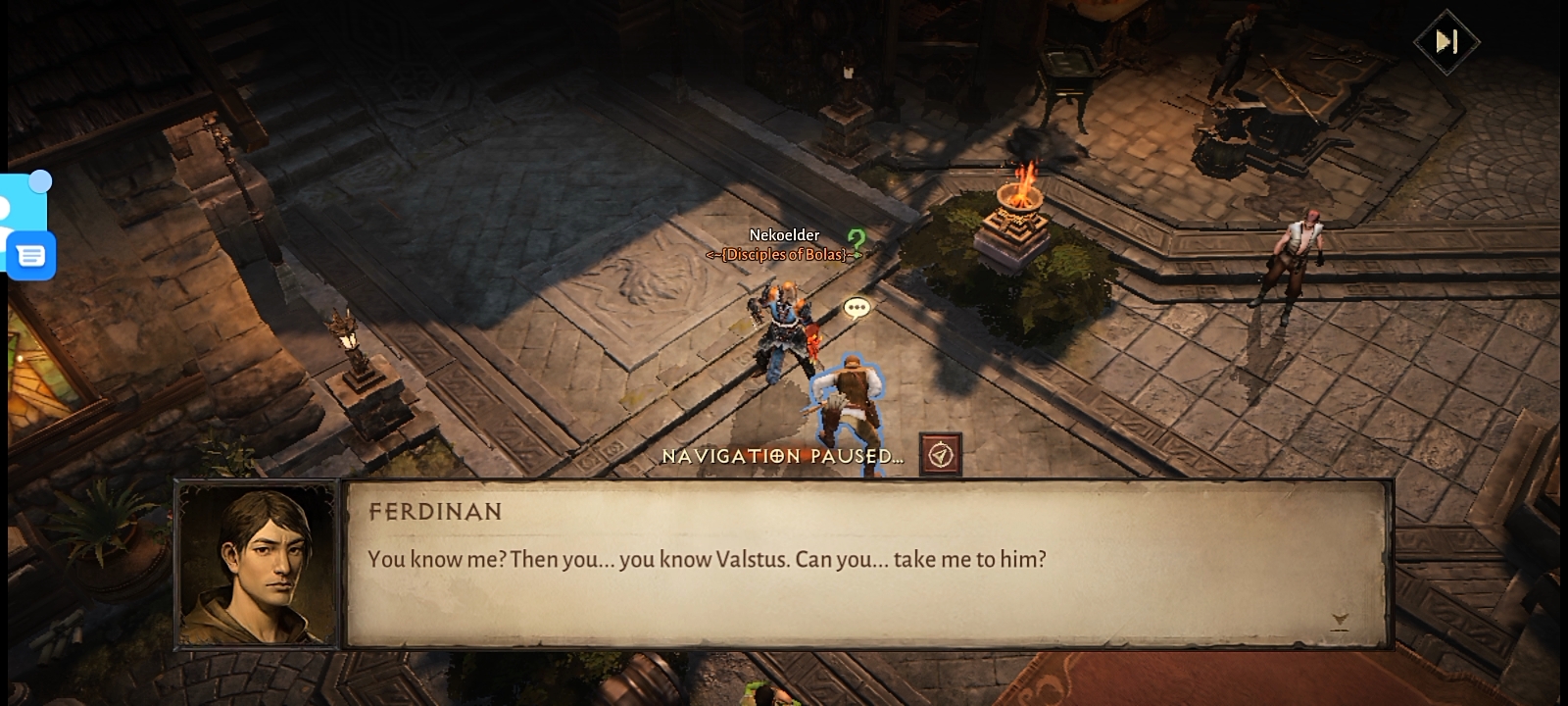The width and height of the screenshot is (1568, 706).
Task: Advance Ferdinan's dialogue with the arrow
Action: pyautogui.click(x=1340, y=620)
